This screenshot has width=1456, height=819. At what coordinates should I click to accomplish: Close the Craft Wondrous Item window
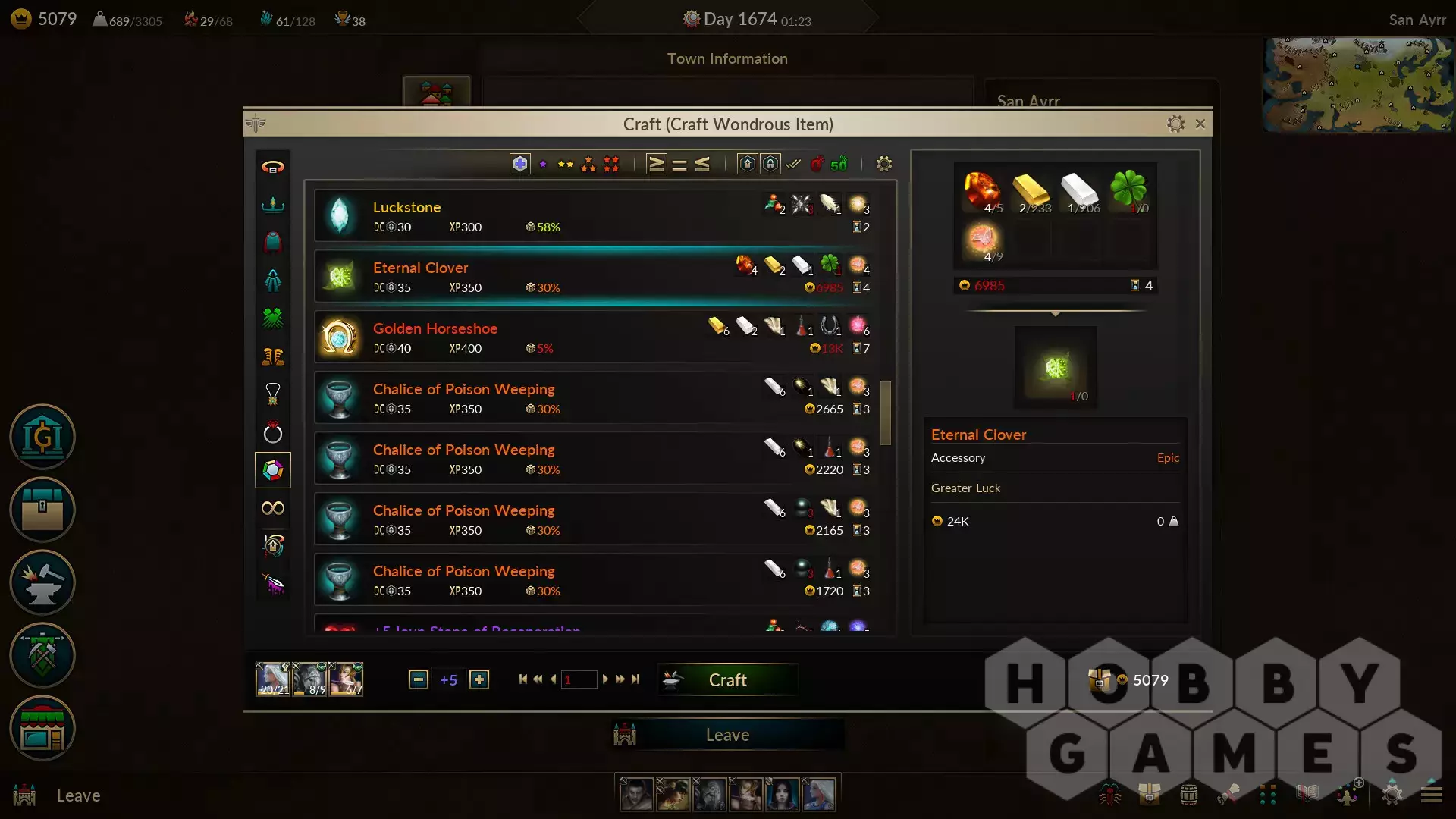coord(1200,124)
